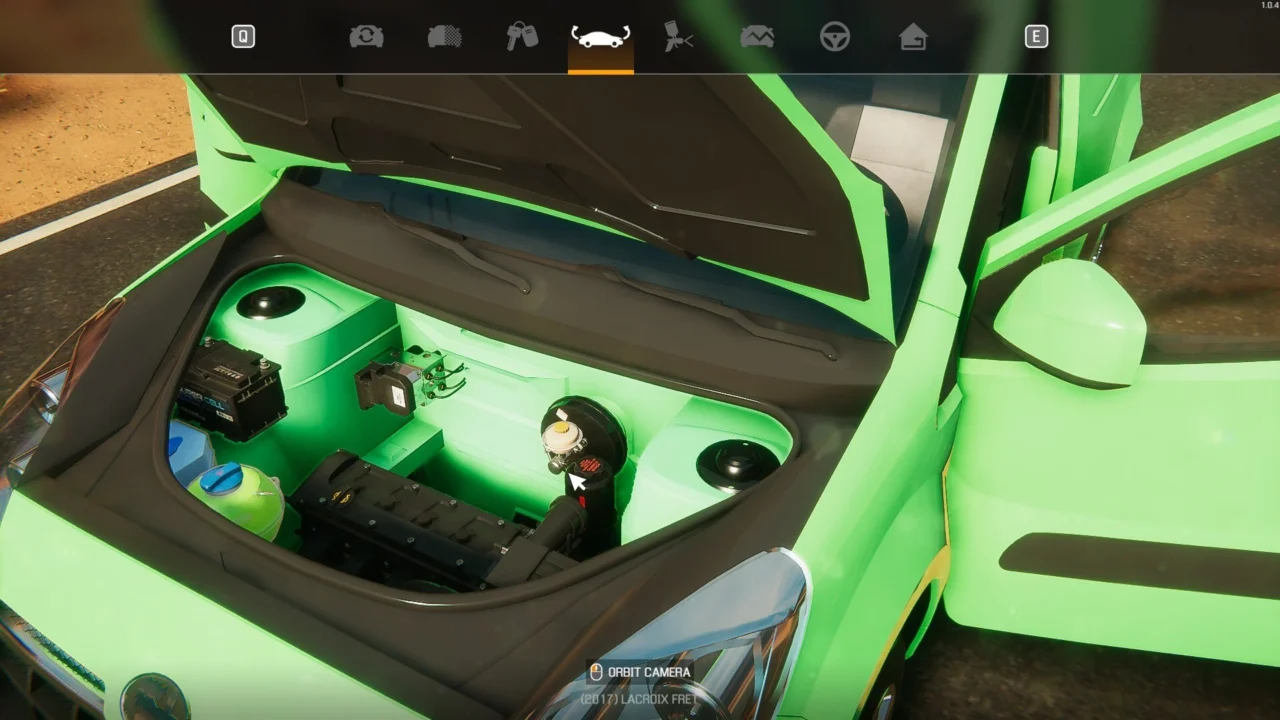The height and width of the screenshot is (720, 1280).
Task: Switch to the checkered car body tab
Action: click(x=445, y=37)
